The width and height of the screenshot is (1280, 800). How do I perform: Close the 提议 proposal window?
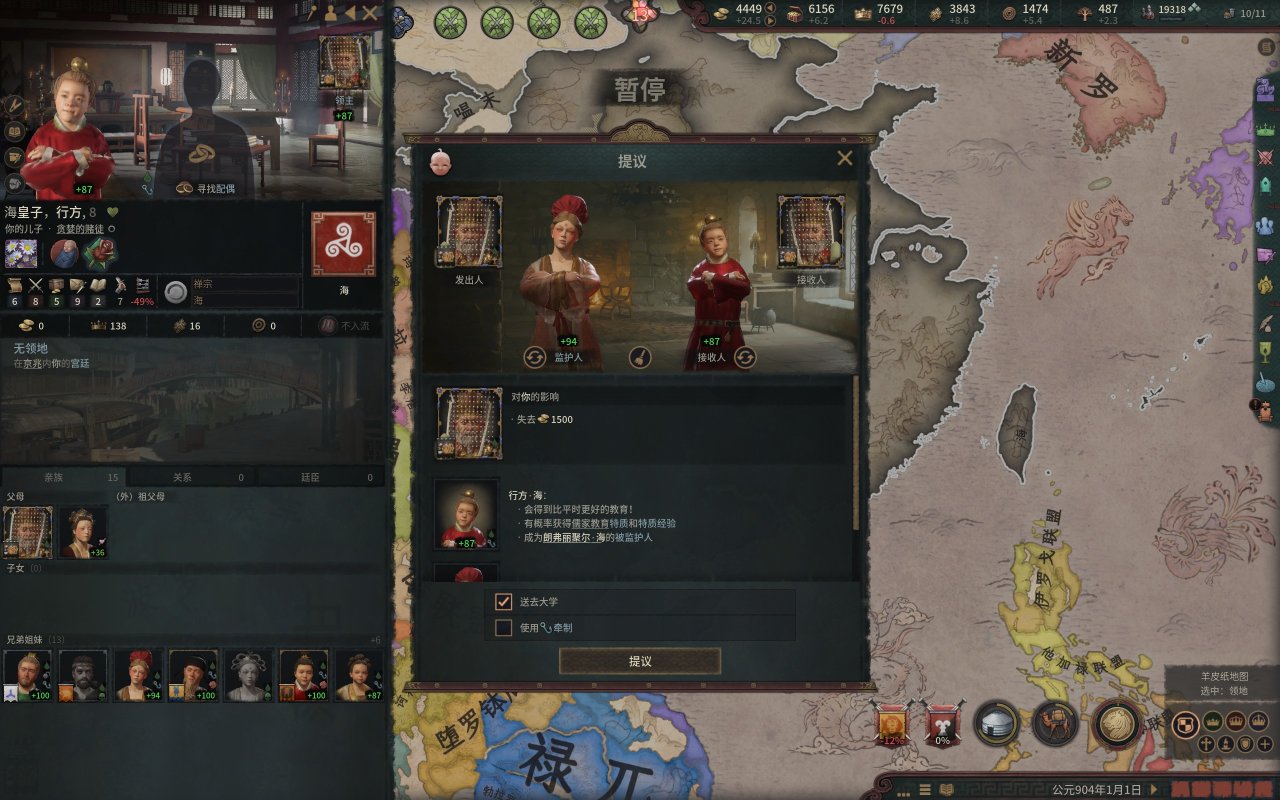pyautogui.click(x=845, y=158)
